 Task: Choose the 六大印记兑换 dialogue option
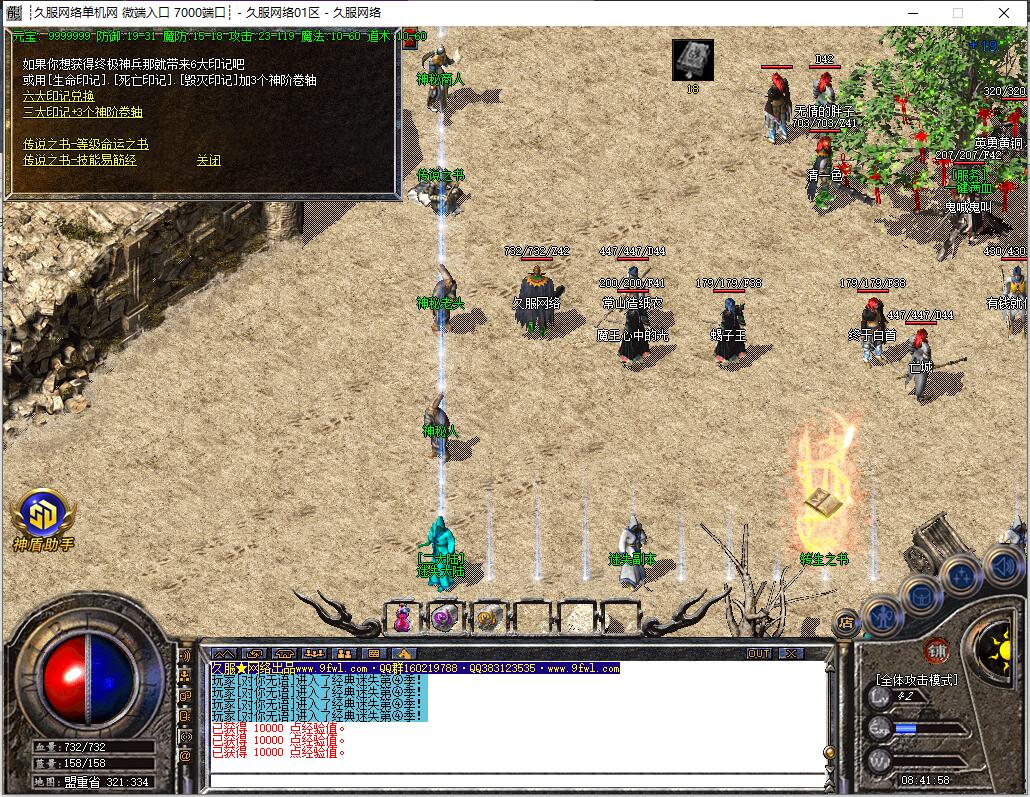click(58, 96)
